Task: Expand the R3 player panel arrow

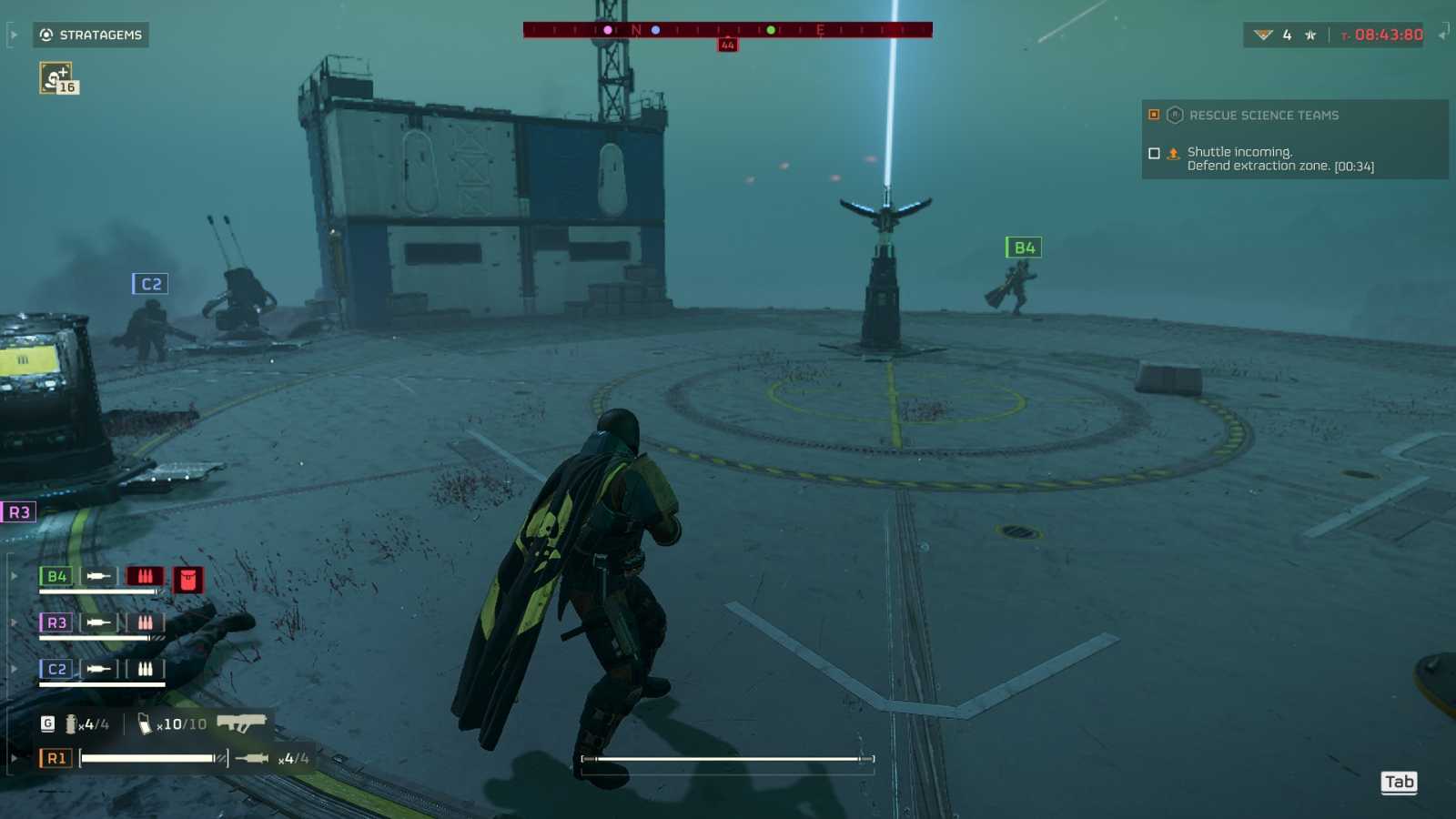Action: coord(13,622)
